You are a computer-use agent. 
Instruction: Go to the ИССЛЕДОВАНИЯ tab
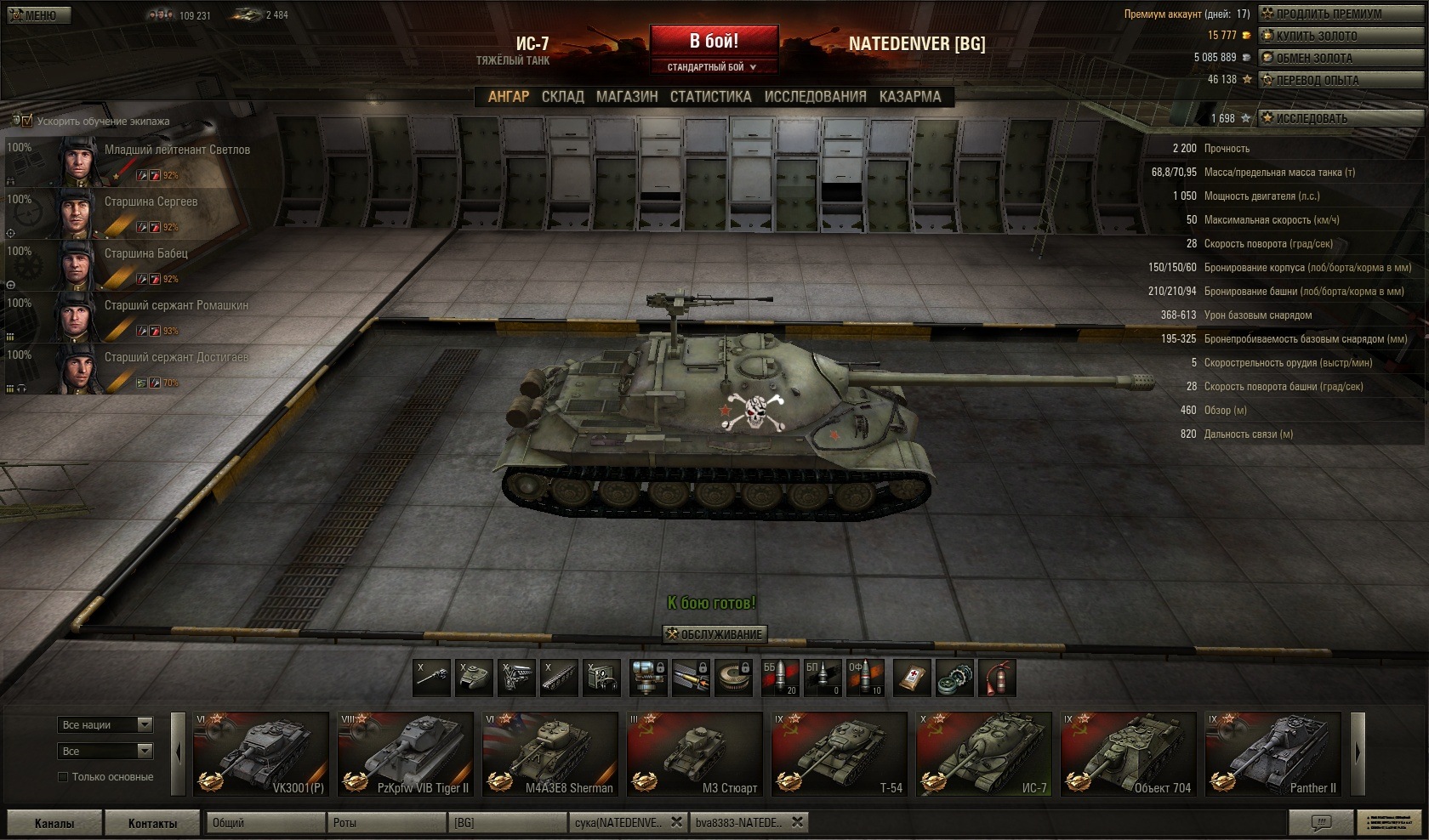(815, 97)
